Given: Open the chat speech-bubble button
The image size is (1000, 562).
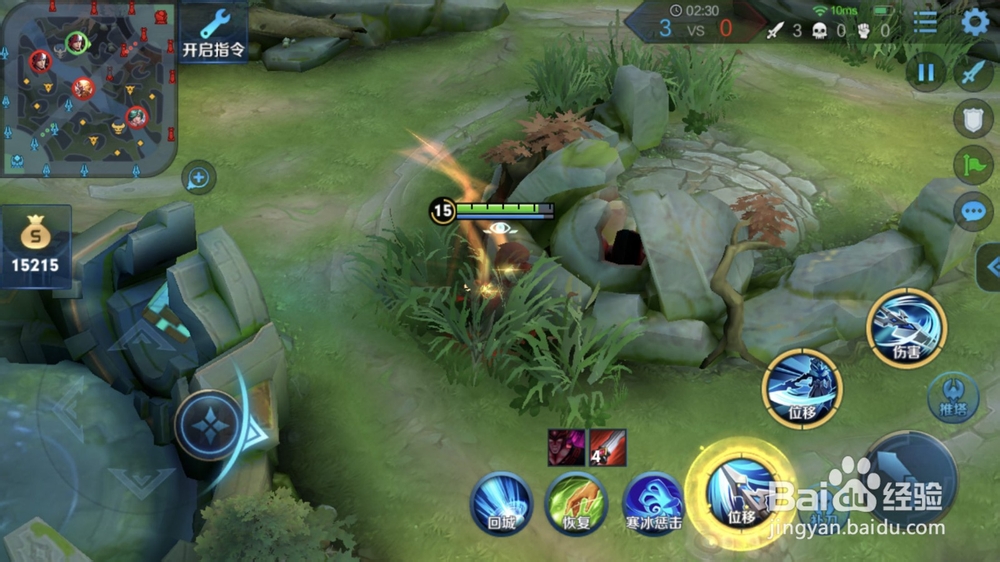Looking at the screenshot, I should pos(973,212).
